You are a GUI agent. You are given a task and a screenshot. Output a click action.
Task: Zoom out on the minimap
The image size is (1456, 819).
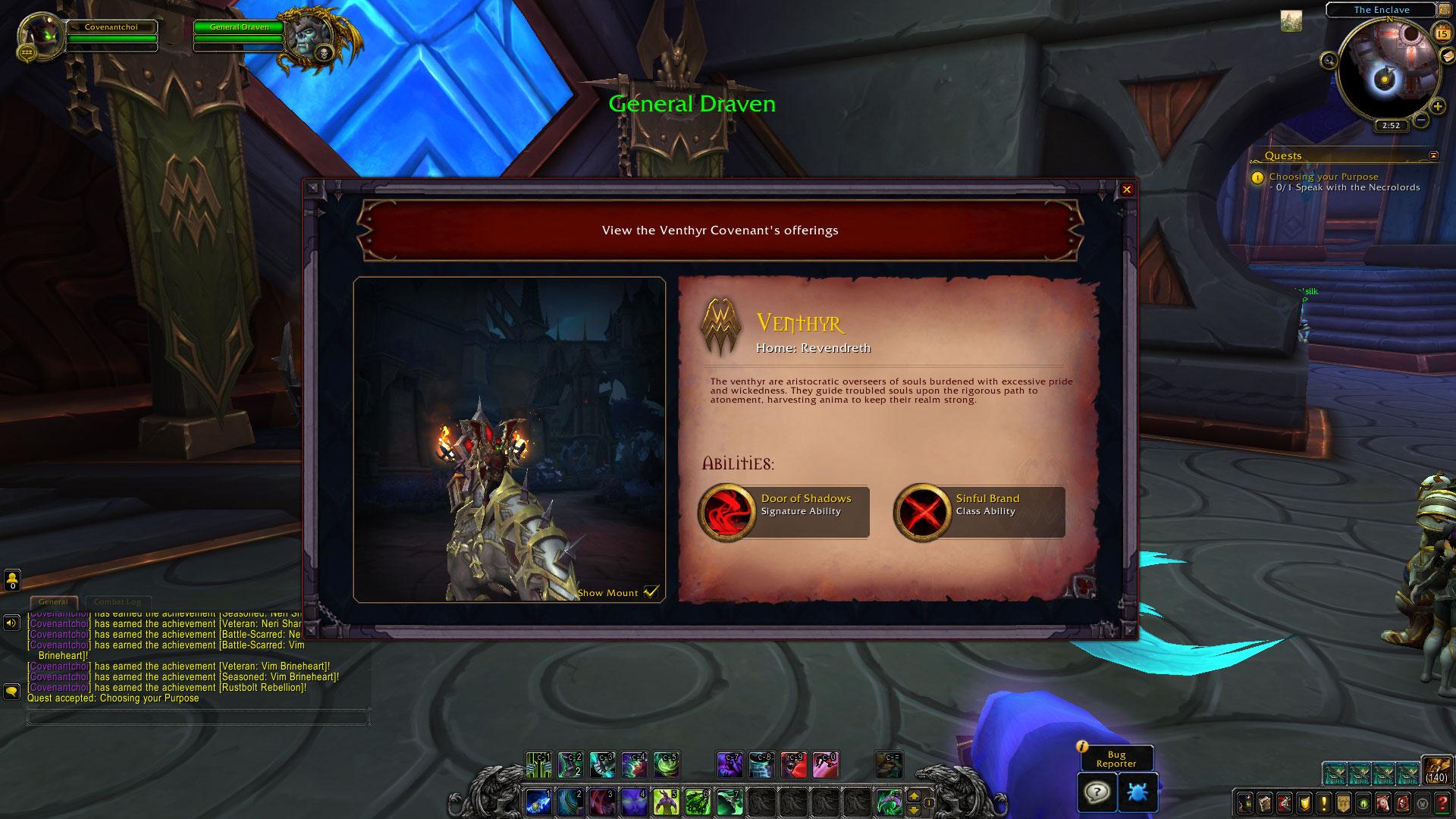[x=1421, y=120]
